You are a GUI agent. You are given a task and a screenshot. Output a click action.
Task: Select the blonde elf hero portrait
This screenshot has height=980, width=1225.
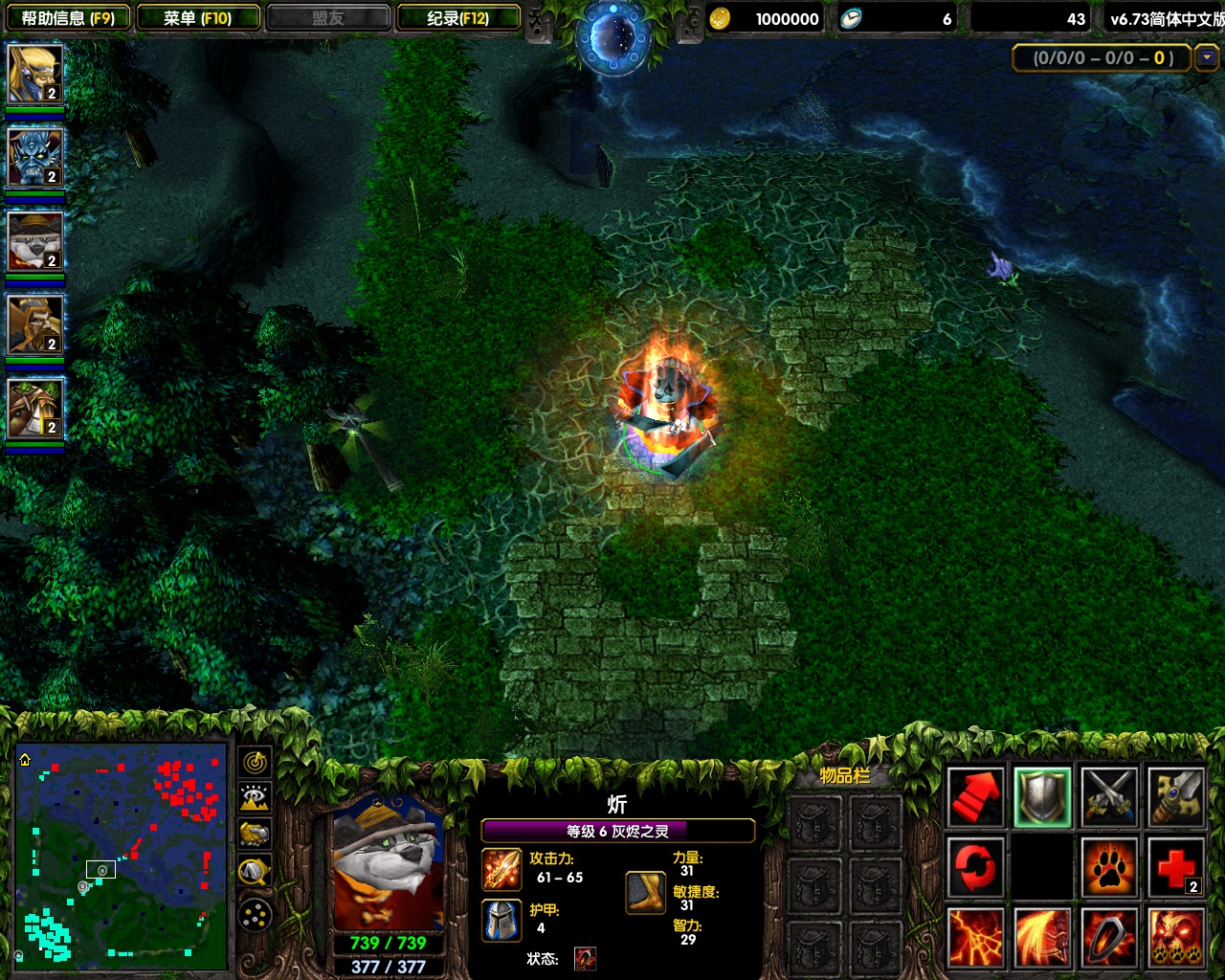pos(34,74)
